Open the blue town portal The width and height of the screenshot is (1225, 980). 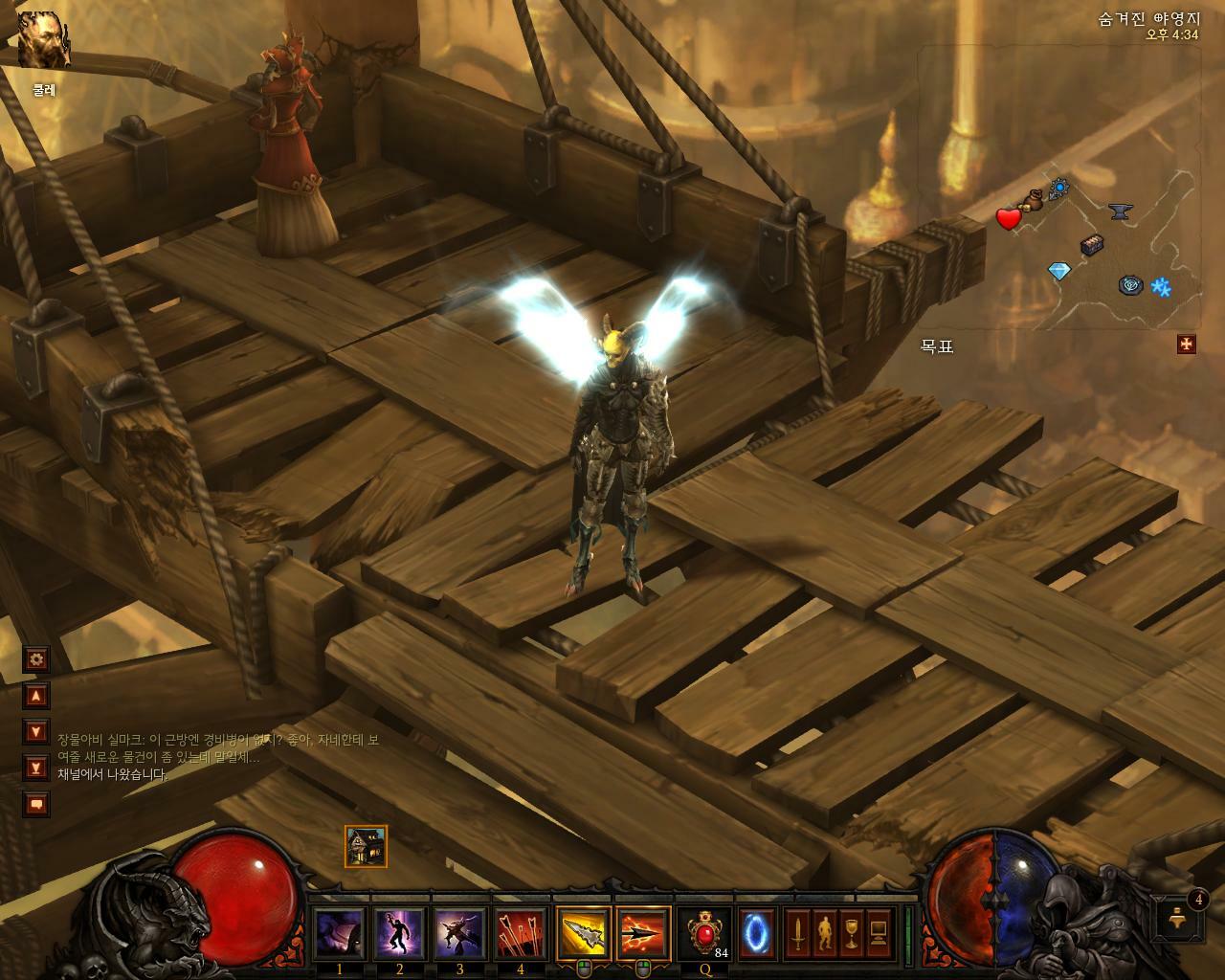[x=757, y=933]
